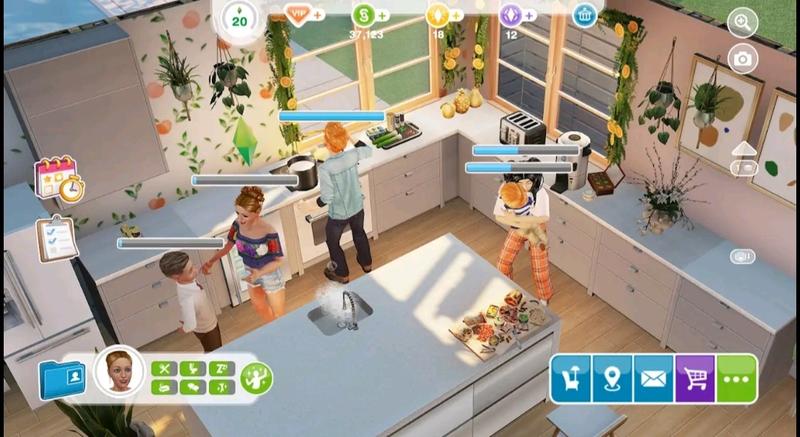Tap the magnifying glass zoom button
The image size is (800, 437).
pos(742,21)
